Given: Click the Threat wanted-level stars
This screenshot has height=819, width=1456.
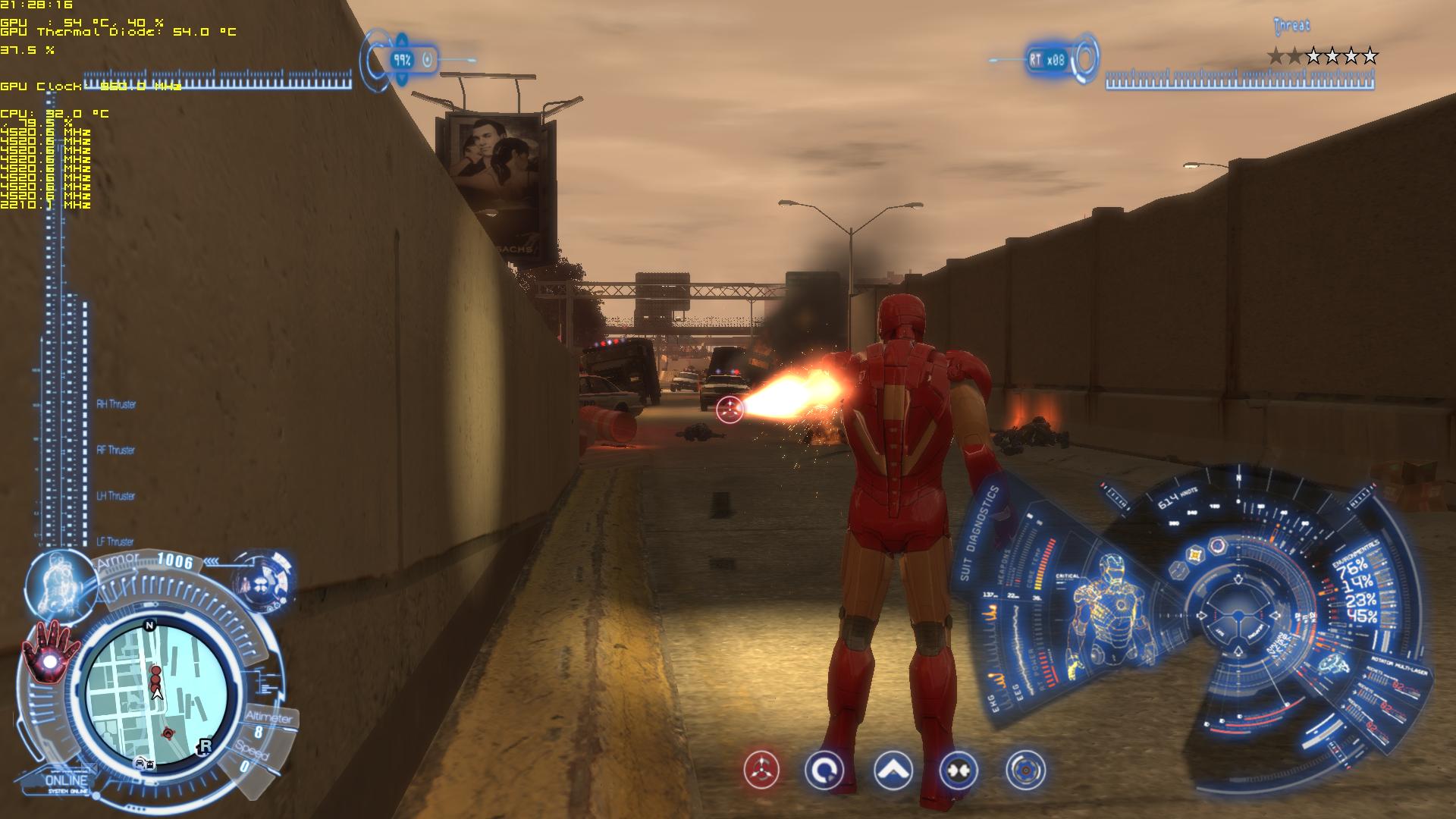Looking at the screenshot, I should click(x=1322, y=55).
